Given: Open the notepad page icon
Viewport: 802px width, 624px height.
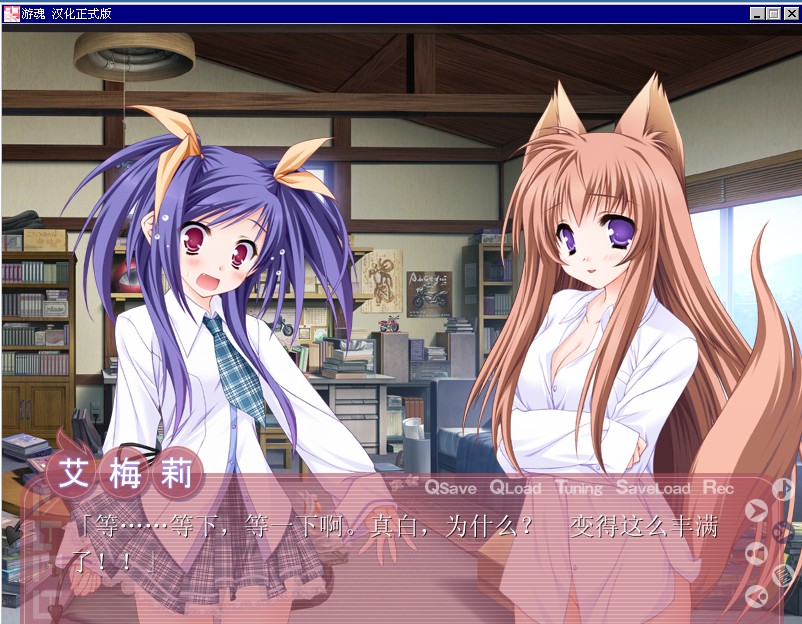Looking at the screenshot, I should coord(783,574).
